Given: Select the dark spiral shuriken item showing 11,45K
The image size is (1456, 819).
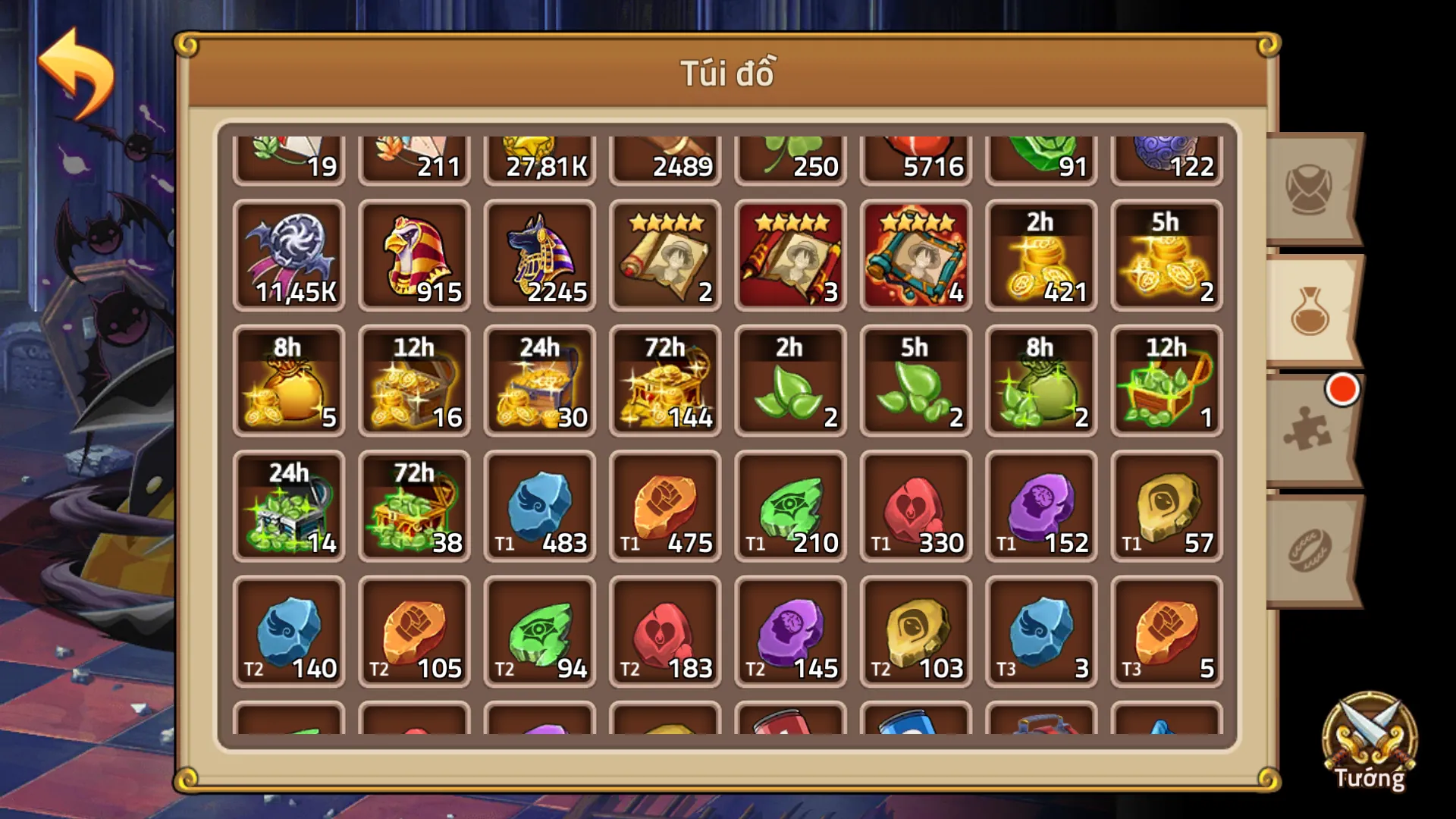Looking at the screenshot, I should [289, 254].
